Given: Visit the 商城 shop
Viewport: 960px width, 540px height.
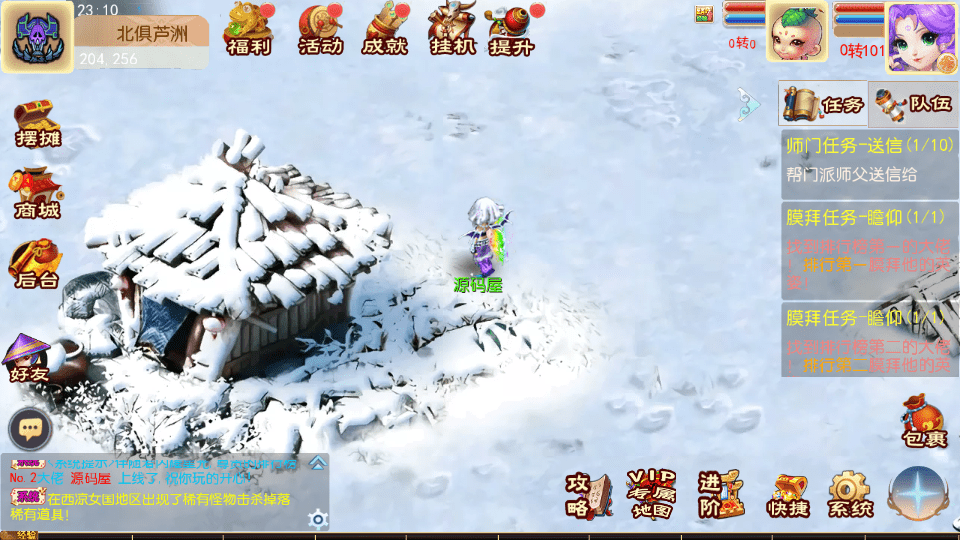Looking at the screenshot, I should click(37, 194).
